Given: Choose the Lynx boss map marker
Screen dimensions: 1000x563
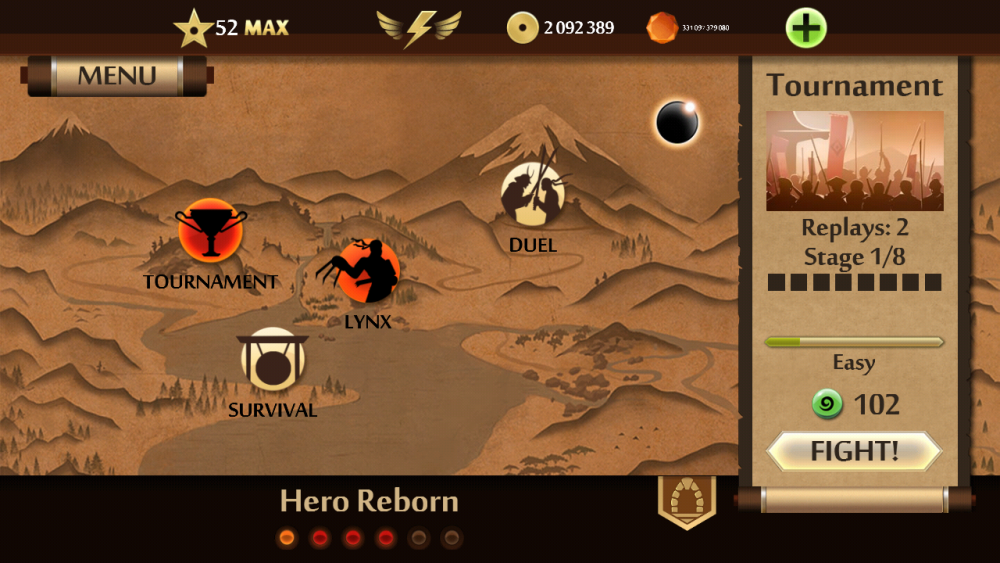Looking at the screenshot, I should [x=367, y=270].
